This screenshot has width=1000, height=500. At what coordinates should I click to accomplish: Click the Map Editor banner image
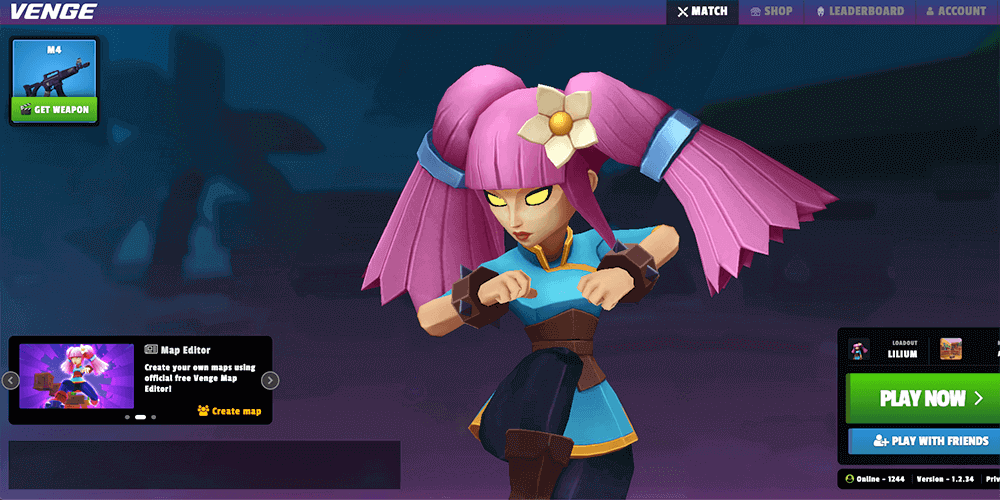point(76,376)
